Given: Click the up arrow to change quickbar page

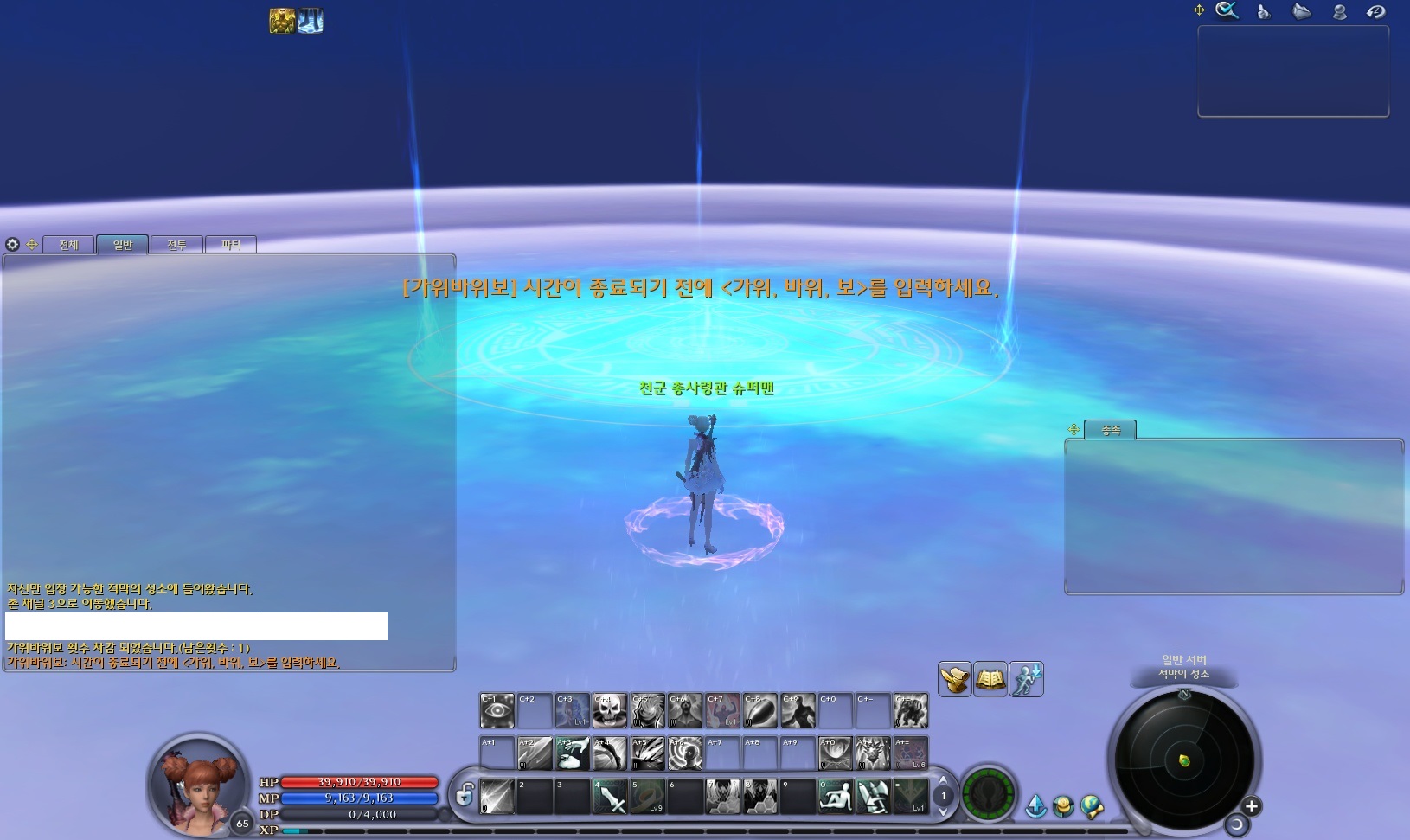Looking at the screenshot, I should pyautogui.click(x=944, y=781).
